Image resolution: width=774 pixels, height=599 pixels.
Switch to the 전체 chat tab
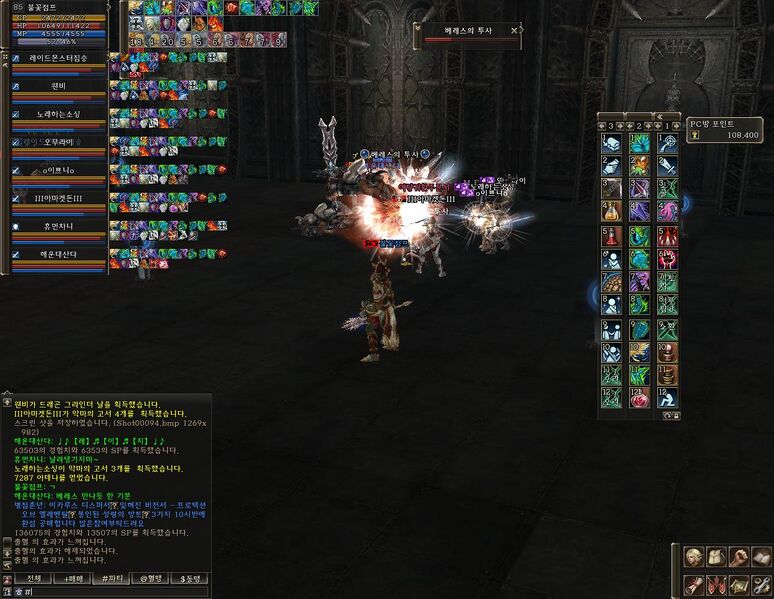point(33,578)
